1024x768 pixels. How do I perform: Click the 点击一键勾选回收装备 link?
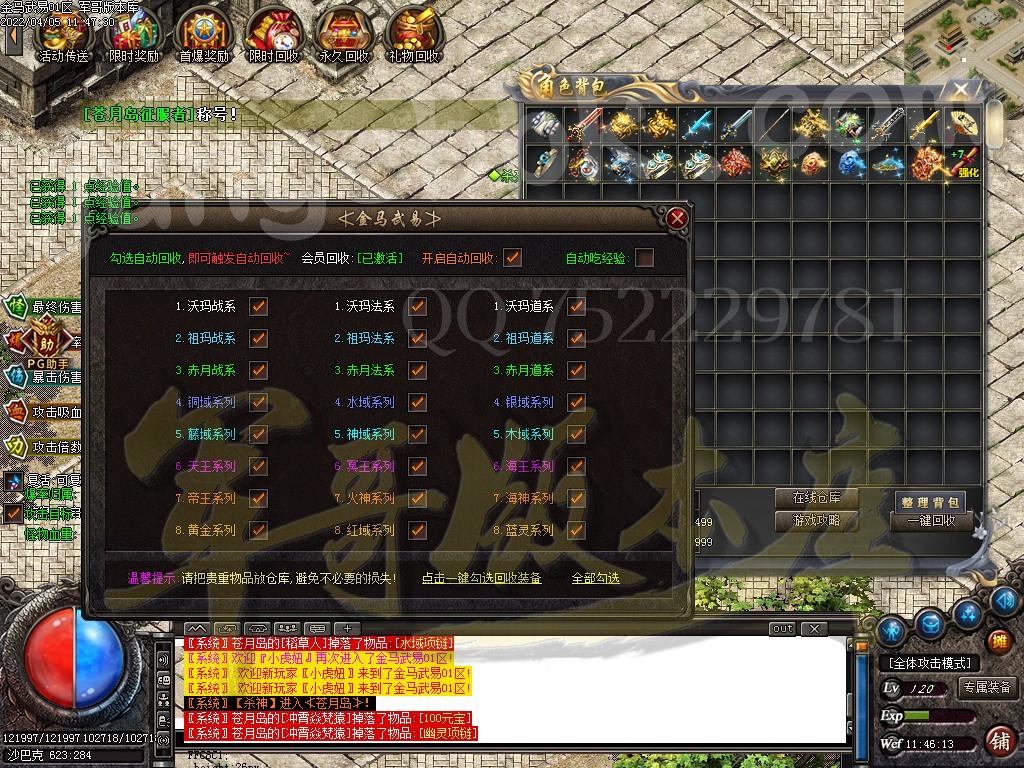click(481, 578)
